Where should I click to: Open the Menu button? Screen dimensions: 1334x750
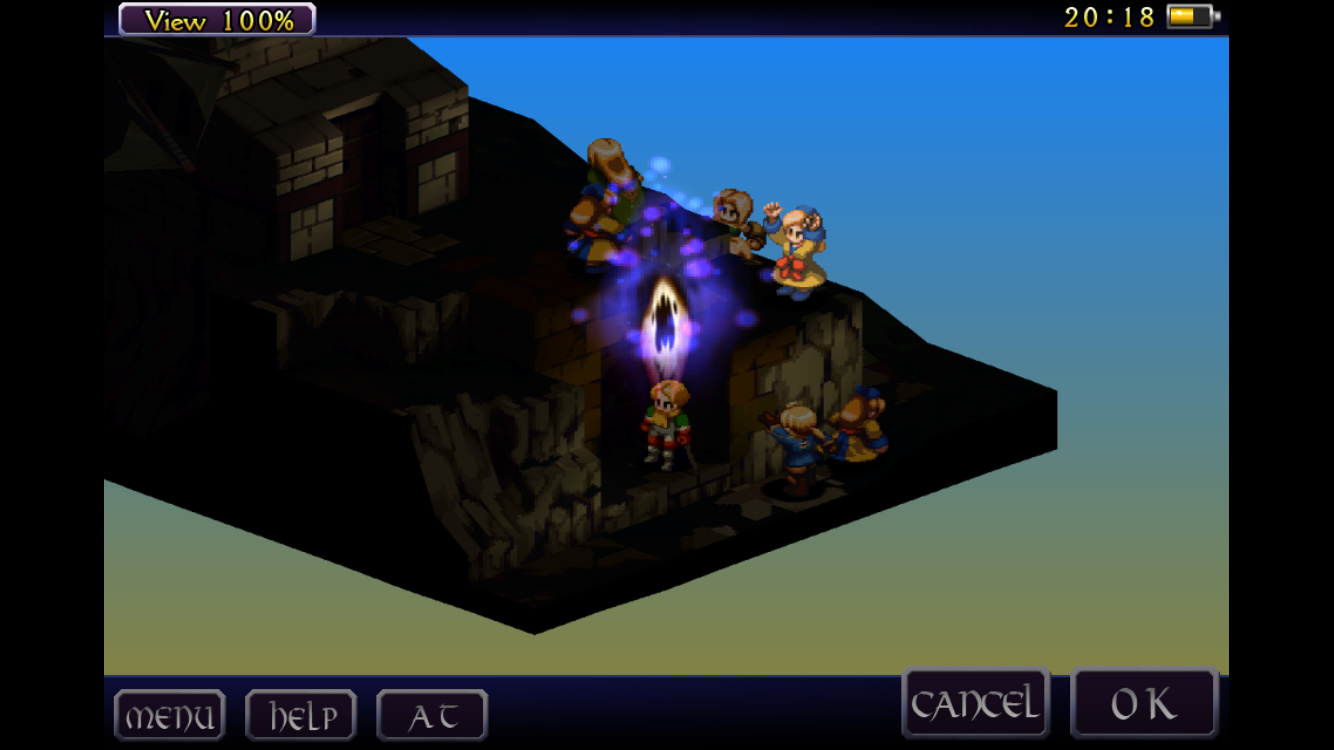click(x=169, y=716)
